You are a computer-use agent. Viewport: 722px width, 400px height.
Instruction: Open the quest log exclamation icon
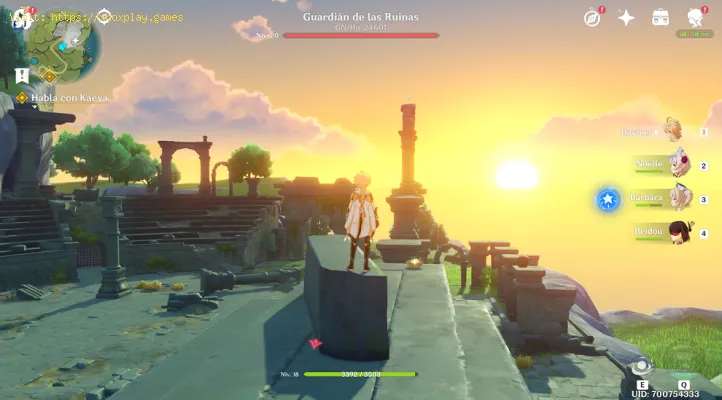tap(22, 76)
